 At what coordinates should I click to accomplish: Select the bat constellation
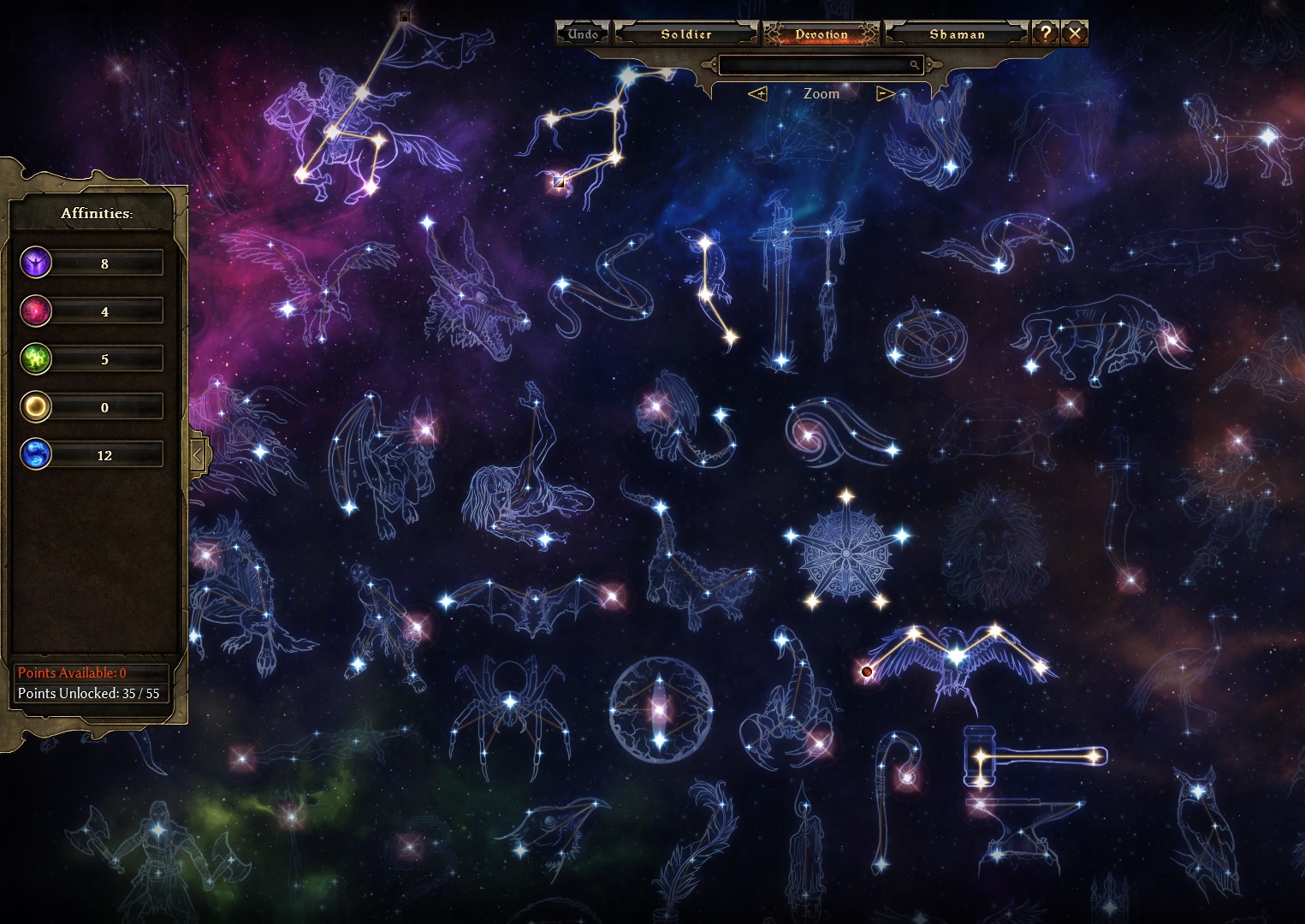click(x=531, y=603)
